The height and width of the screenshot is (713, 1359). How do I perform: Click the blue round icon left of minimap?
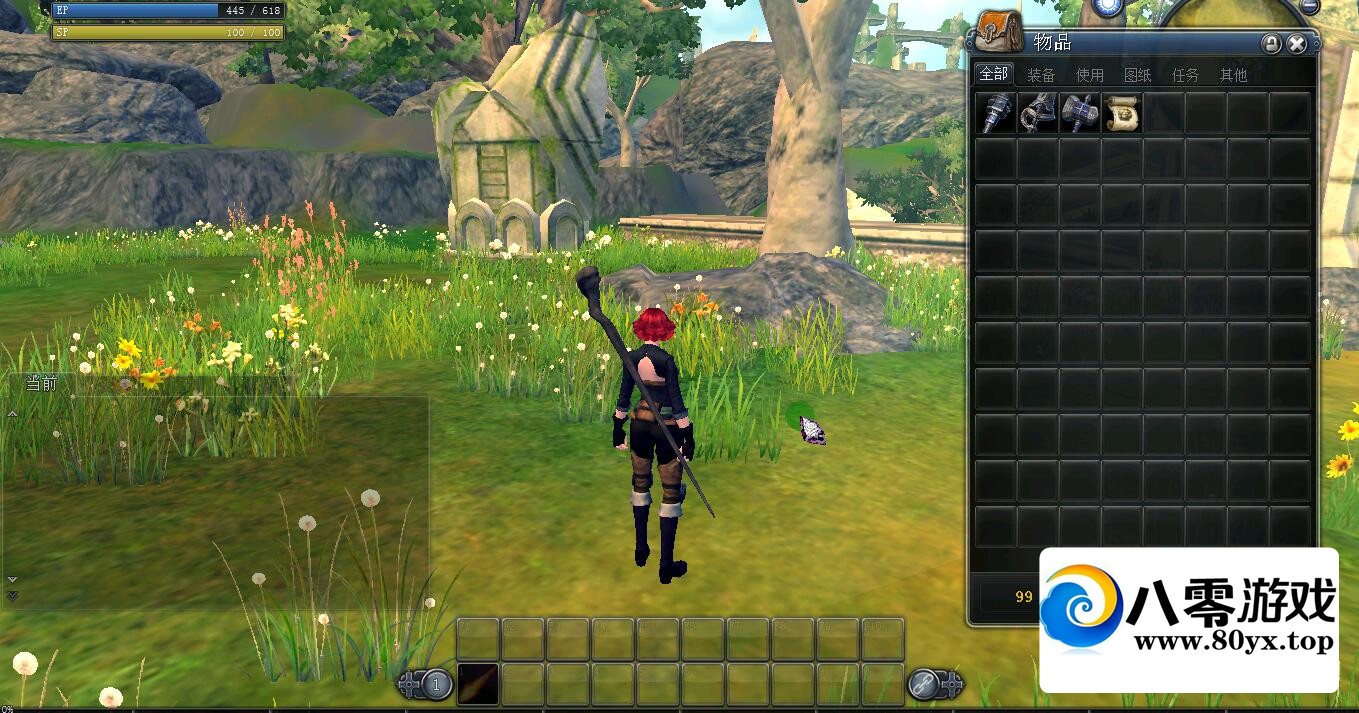coord(1107,6)
